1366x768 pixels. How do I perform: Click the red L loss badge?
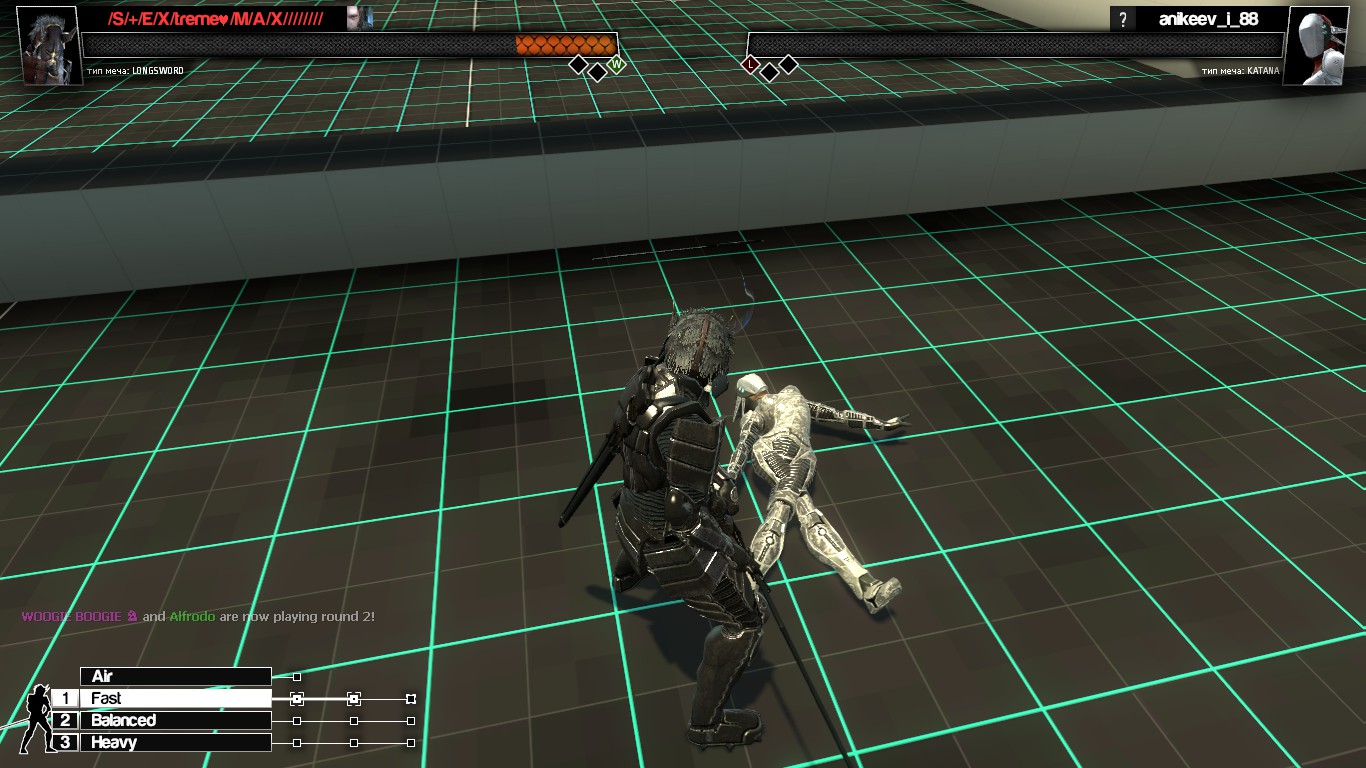pos(750,63)
